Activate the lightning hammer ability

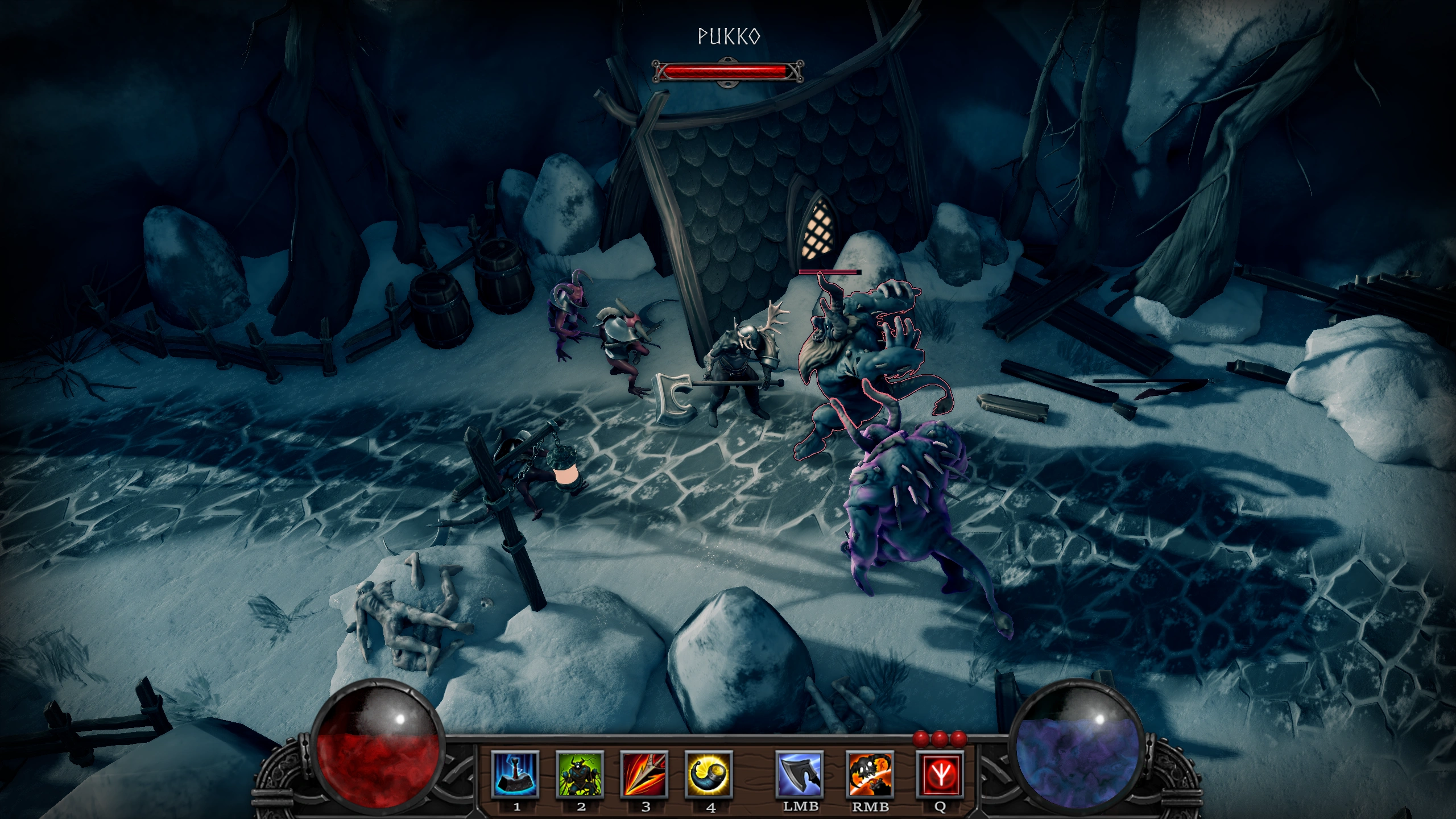(x=515, y=774)
